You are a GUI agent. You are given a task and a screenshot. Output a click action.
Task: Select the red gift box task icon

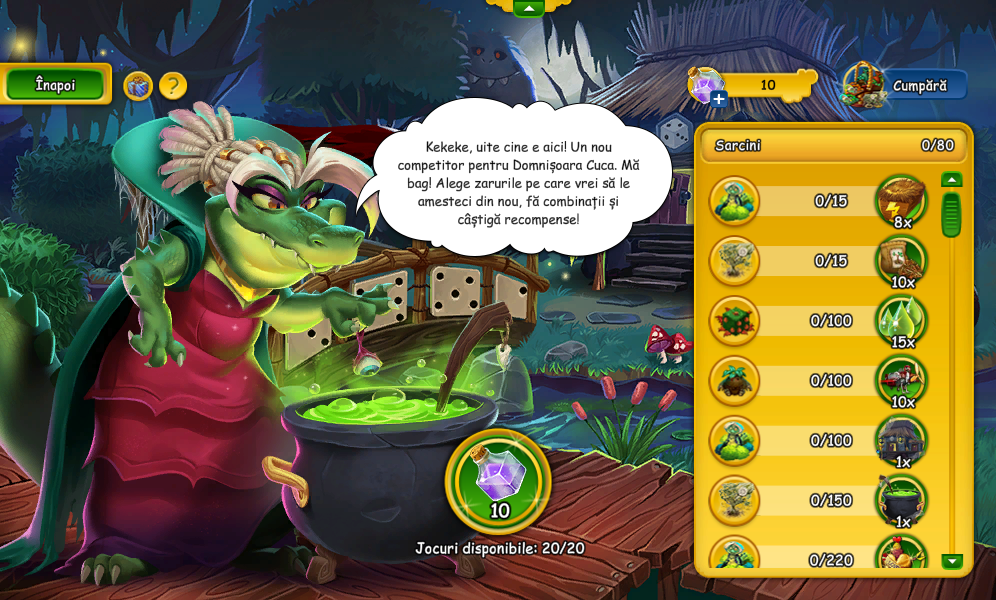pyautogui.click(x=734, y=321)
